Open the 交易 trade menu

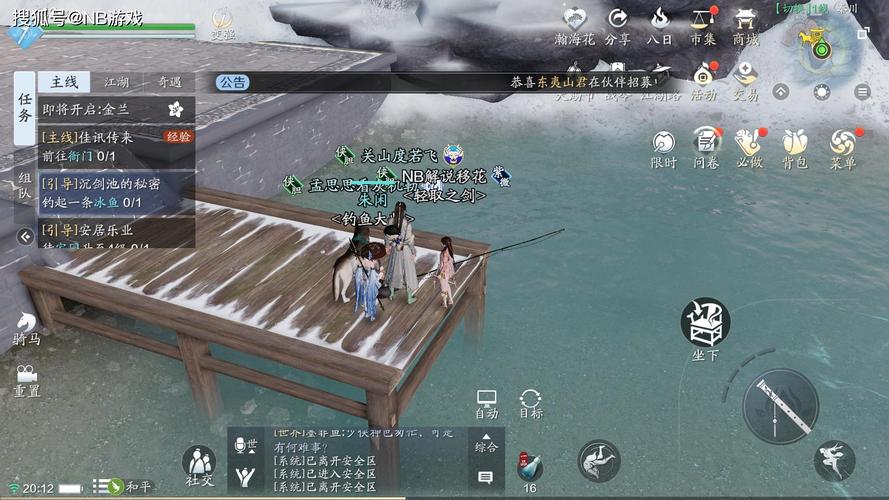[x=745, y=78]
